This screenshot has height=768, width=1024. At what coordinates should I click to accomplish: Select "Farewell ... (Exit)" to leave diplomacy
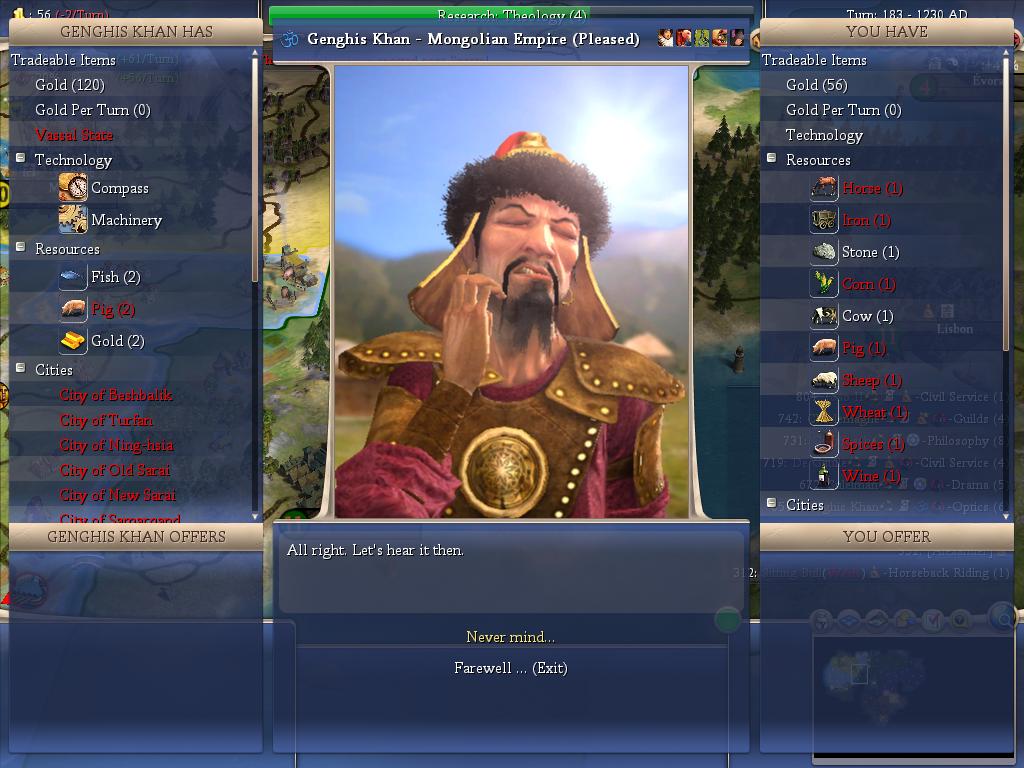510,668
